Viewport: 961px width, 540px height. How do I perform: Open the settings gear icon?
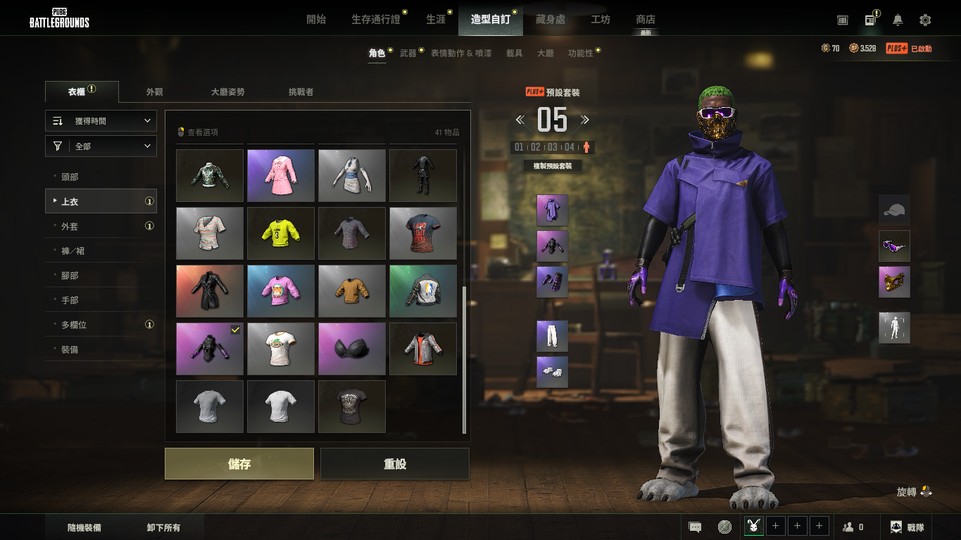[x=925, y=20]
